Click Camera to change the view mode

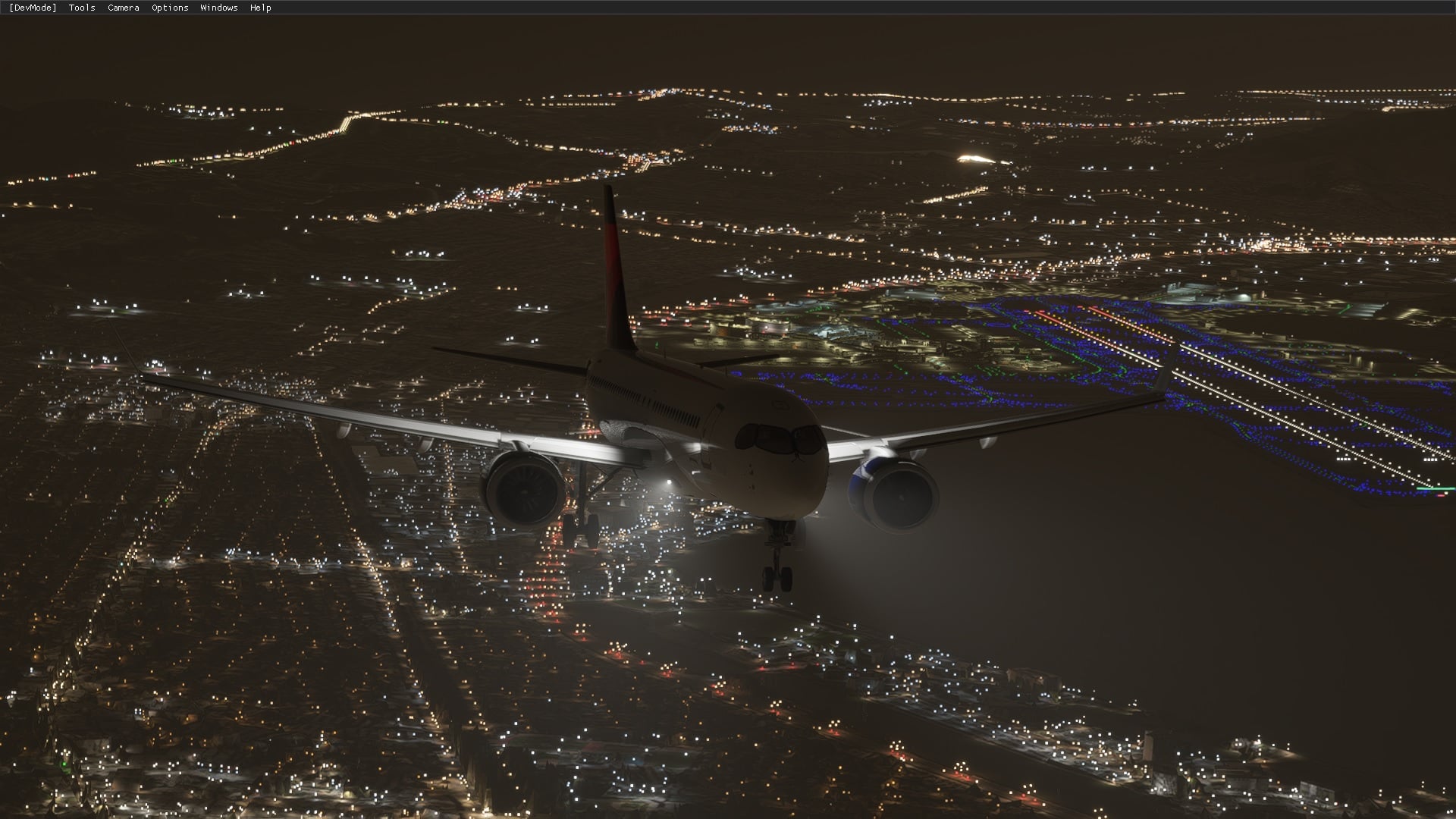(122, 8)
